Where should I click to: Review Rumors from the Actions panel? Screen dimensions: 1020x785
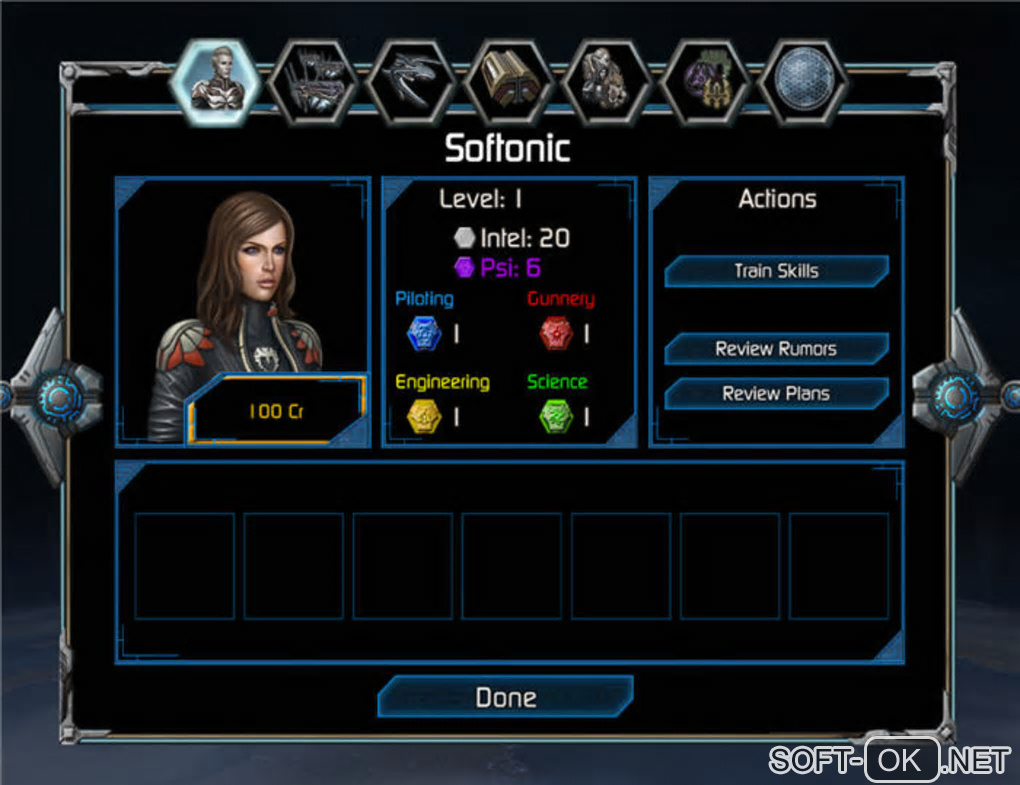[776, 349]
